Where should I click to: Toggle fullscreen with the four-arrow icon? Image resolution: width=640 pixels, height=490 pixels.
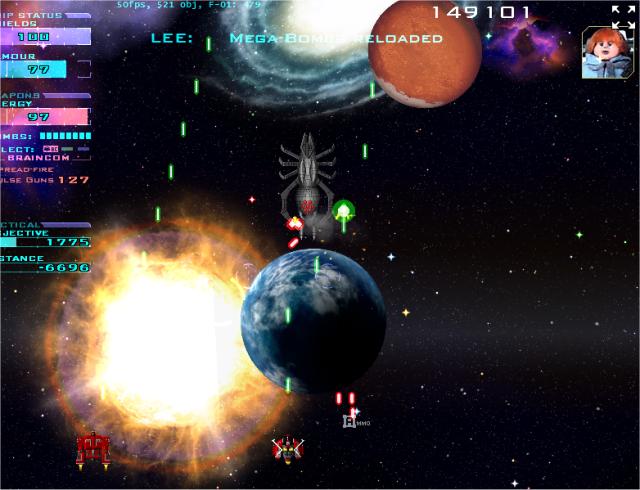pos(621,14)
